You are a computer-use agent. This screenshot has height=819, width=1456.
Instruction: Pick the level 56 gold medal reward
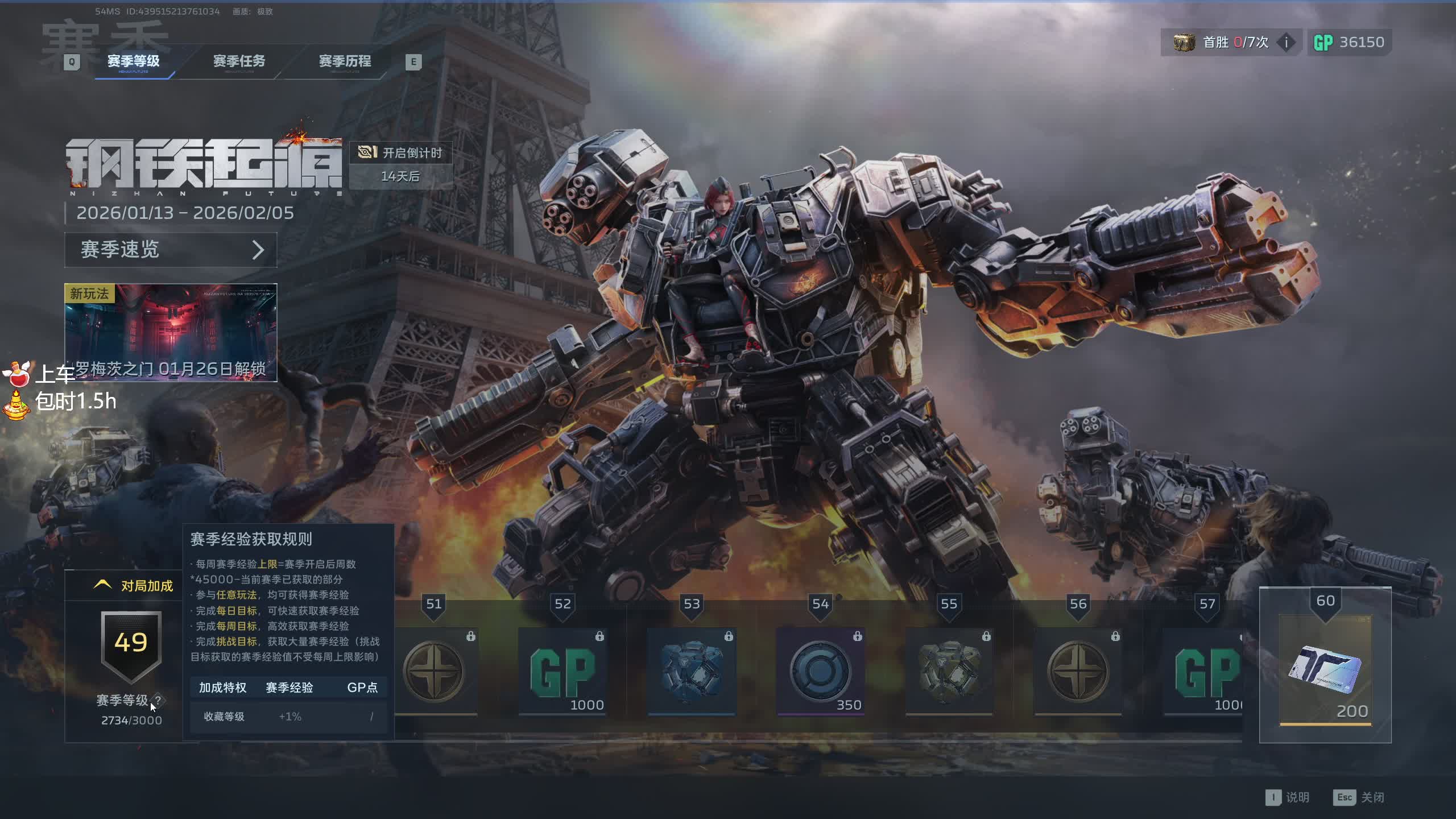pyautogui.click(x=1078, y=672)
